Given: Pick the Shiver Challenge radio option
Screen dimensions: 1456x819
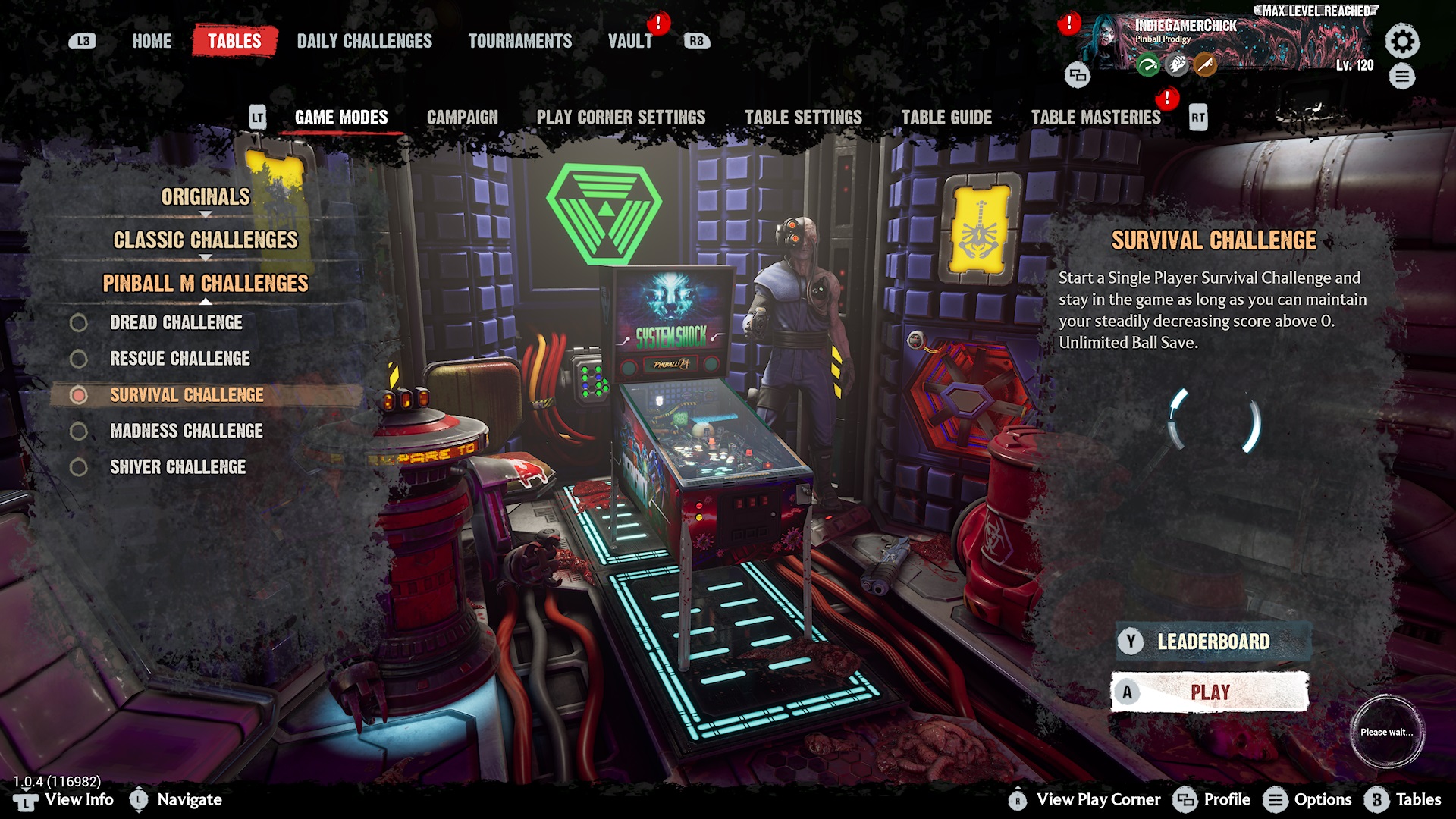Looking at the screenshot, I should coord(79,467).
